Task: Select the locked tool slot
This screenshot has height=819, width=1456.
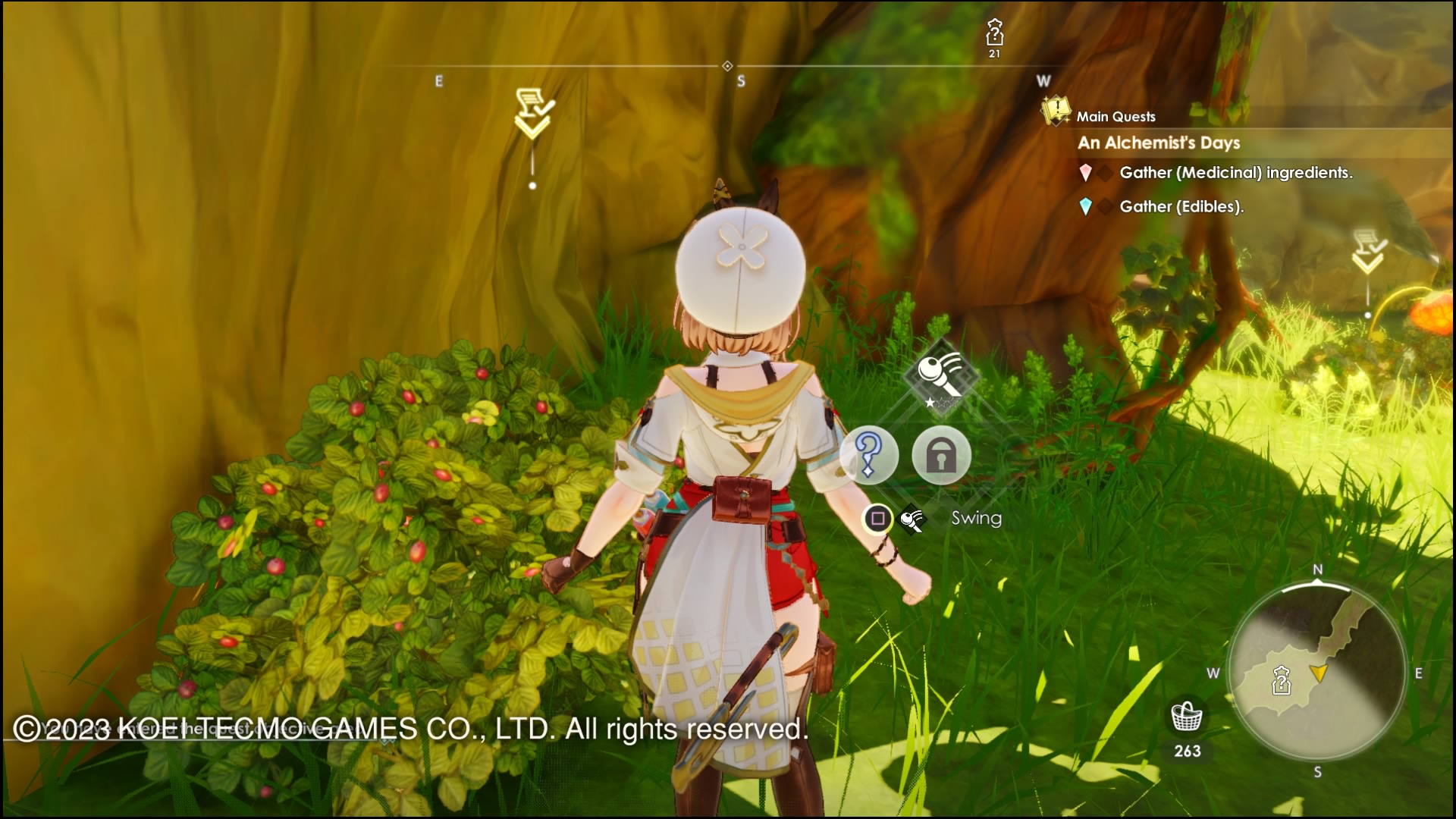Action: (941, 455)
